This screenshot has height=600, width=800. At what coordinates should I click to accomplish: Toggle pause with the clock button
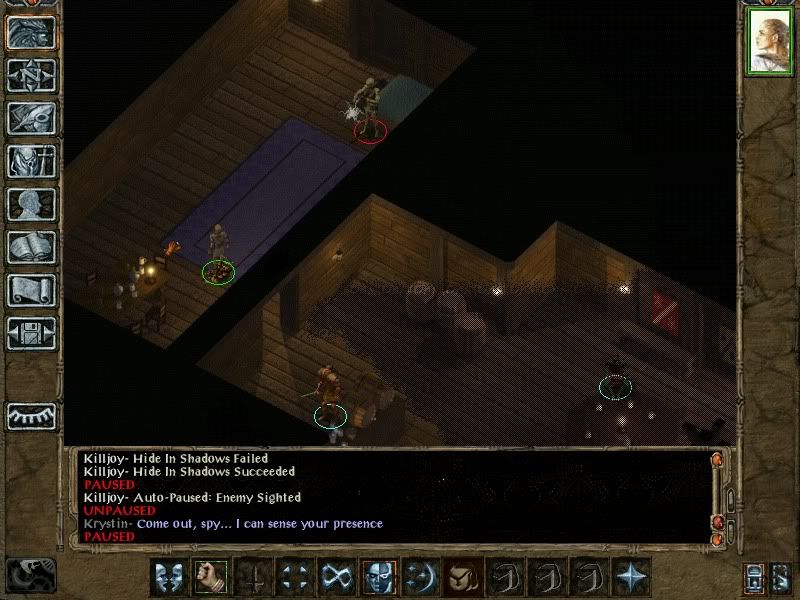pyautogui.click(x=28, y=575)
